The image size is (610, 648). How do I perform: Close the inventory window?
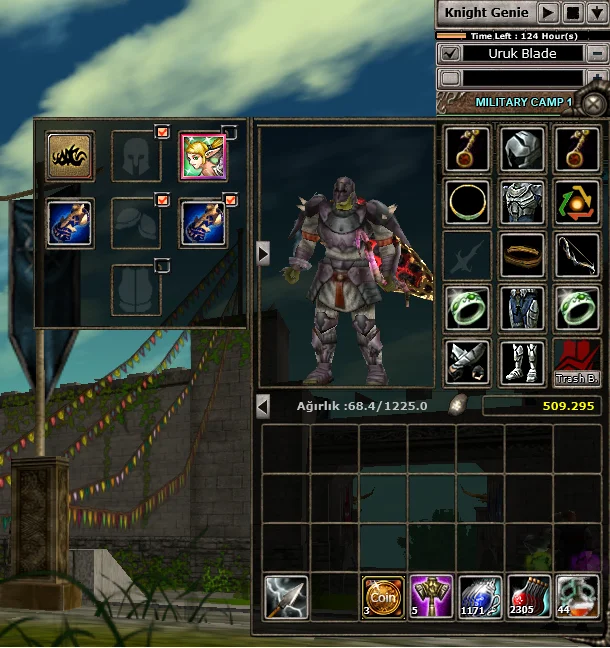594,104
